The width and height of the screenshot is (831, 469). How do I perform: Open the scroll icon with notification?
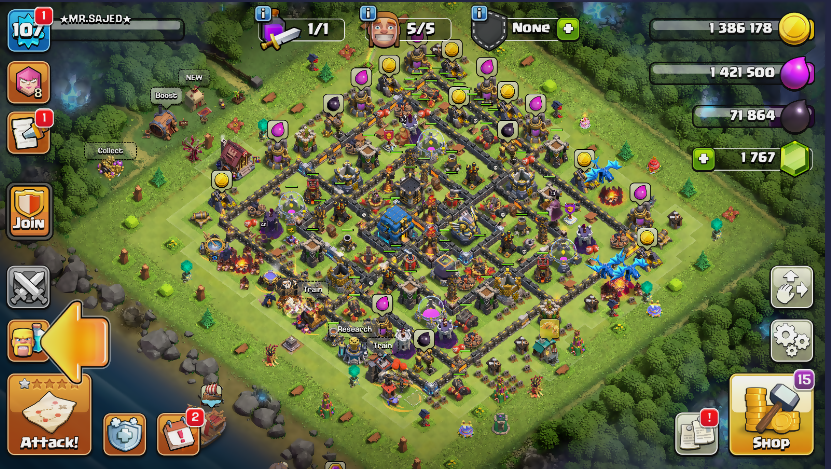click(x=28, y=133)
